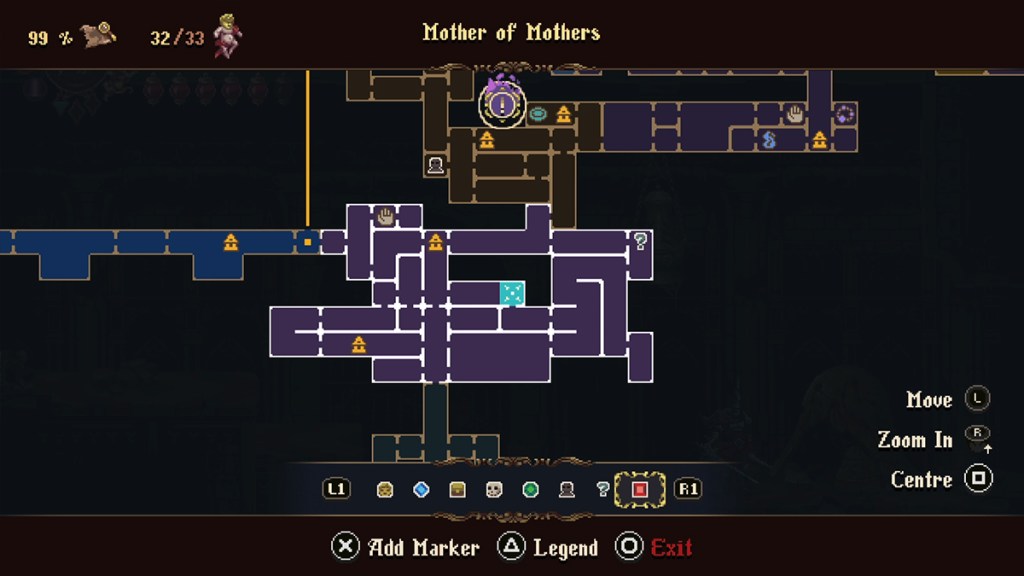Select the blue serpent icon on the map
This screenshot has height=576, width=1024.
point(769,140)
